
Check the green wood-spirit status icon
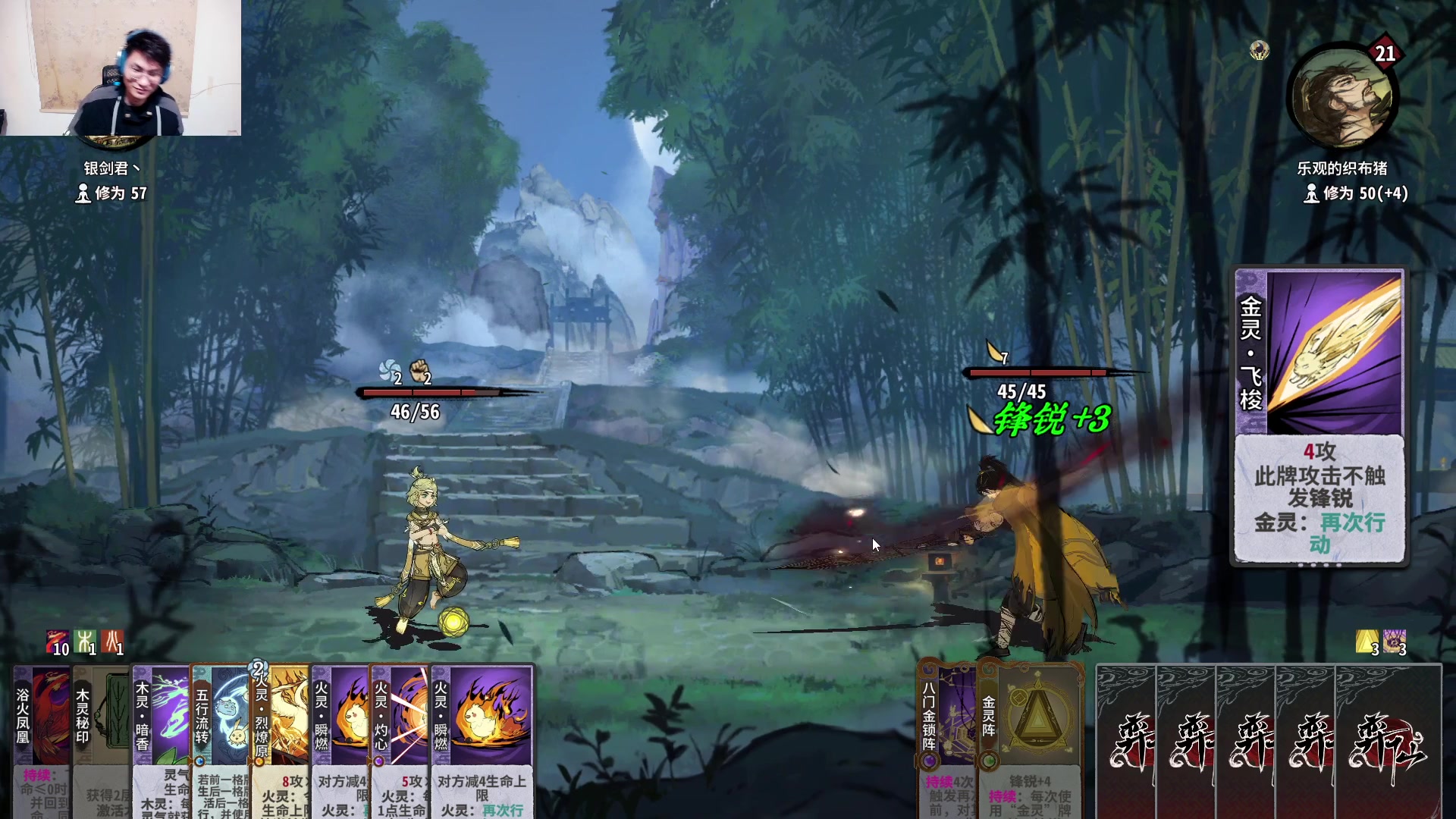(x=86, y=642)
